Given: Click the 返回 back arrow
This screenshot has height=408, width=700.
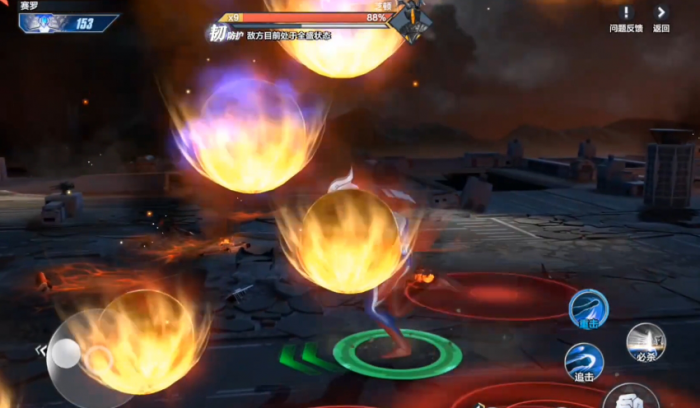Looking at the screenshot, I should tap(661, 17).
